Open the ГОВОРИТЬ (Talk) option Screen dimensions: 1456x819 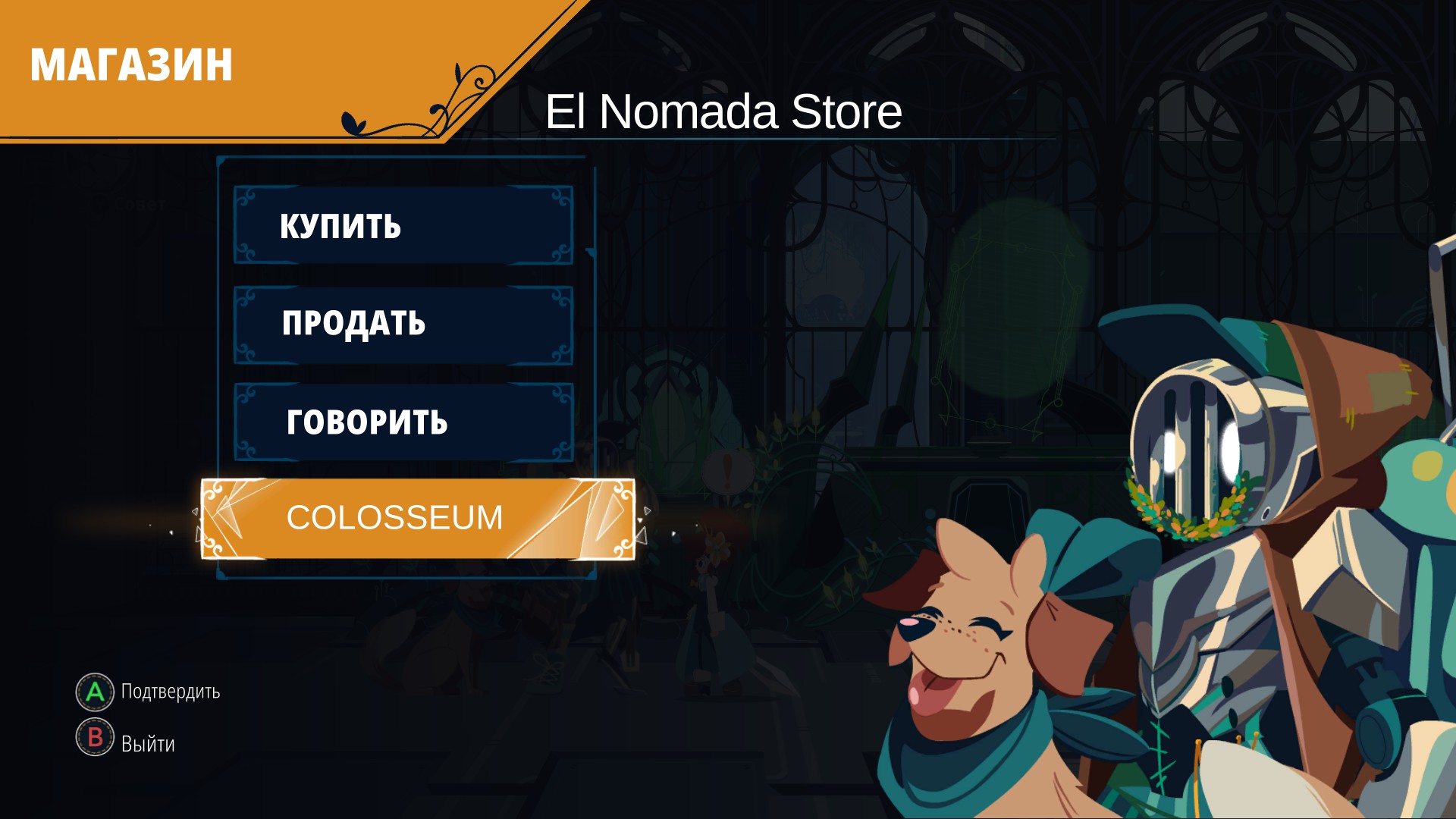403,422
